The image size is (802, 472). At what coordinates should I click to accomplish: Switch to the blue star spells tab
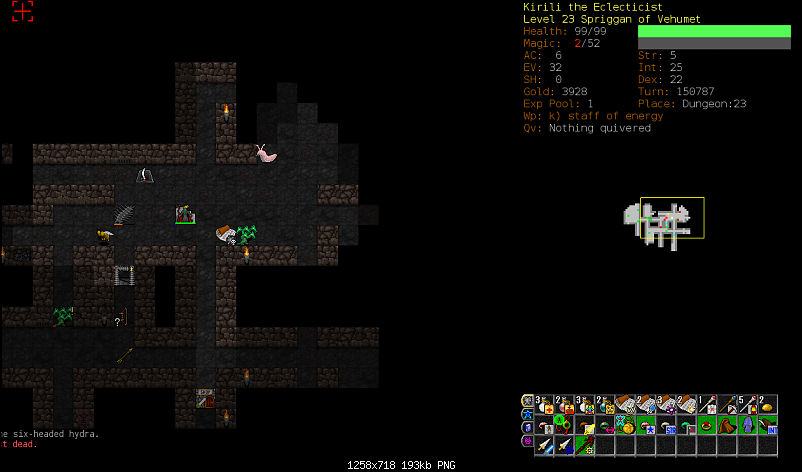pyautogui.click(x=527, y=414)
